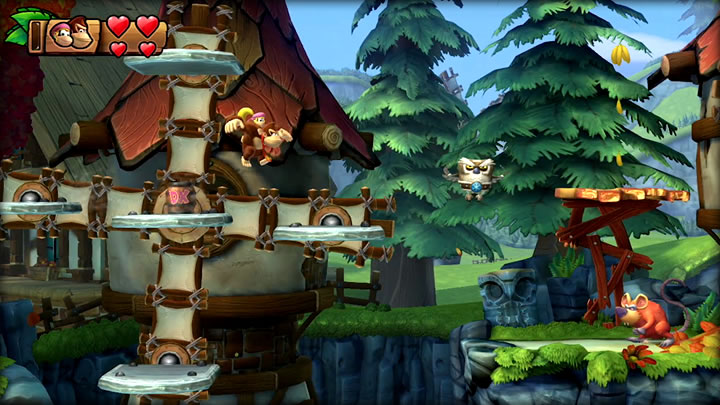
Task: Click the Dixie and Donkey Kong portrait
Action: (68, 36)
